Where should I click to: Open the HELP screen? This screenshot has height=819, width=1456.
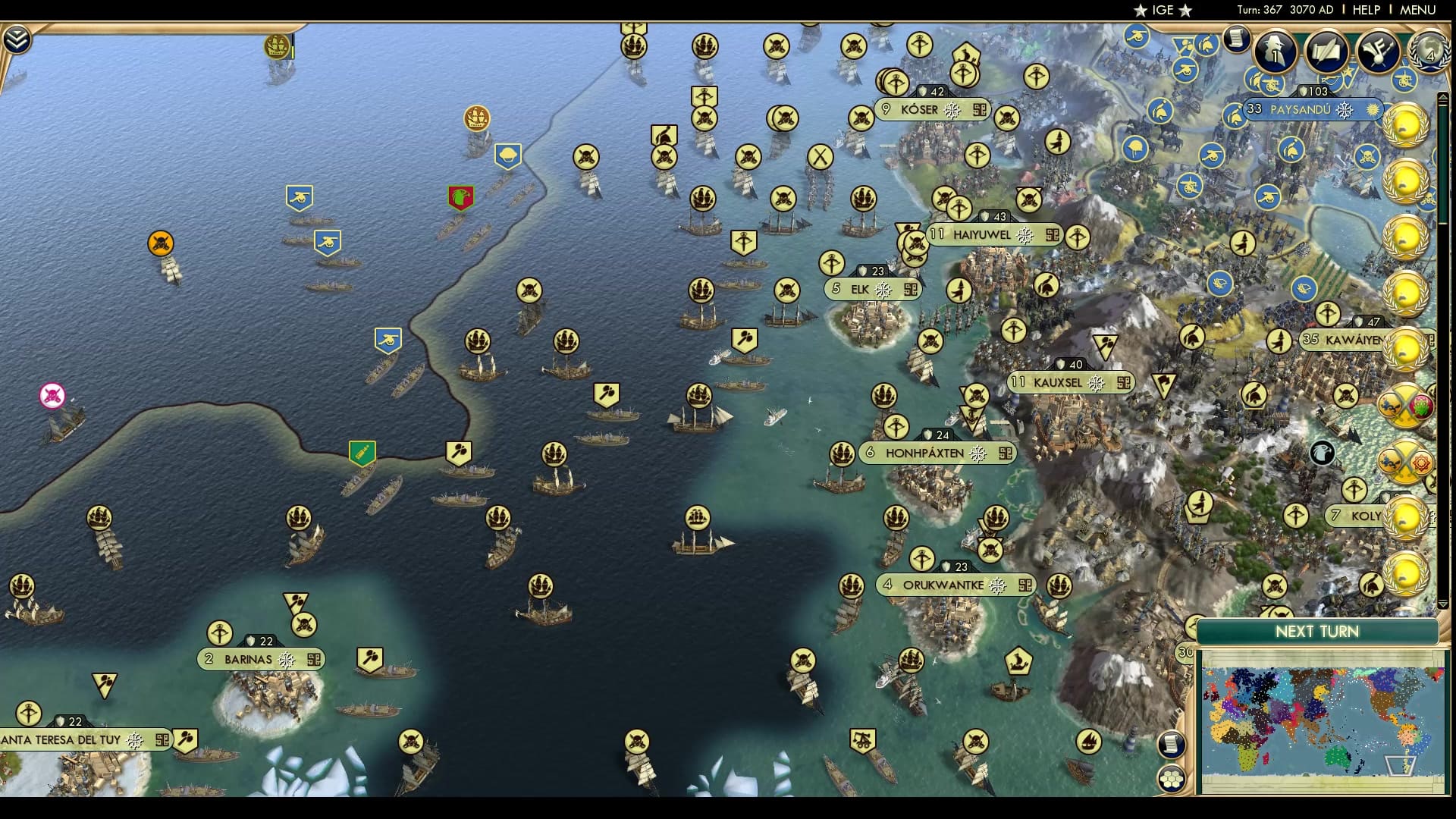1365,11
